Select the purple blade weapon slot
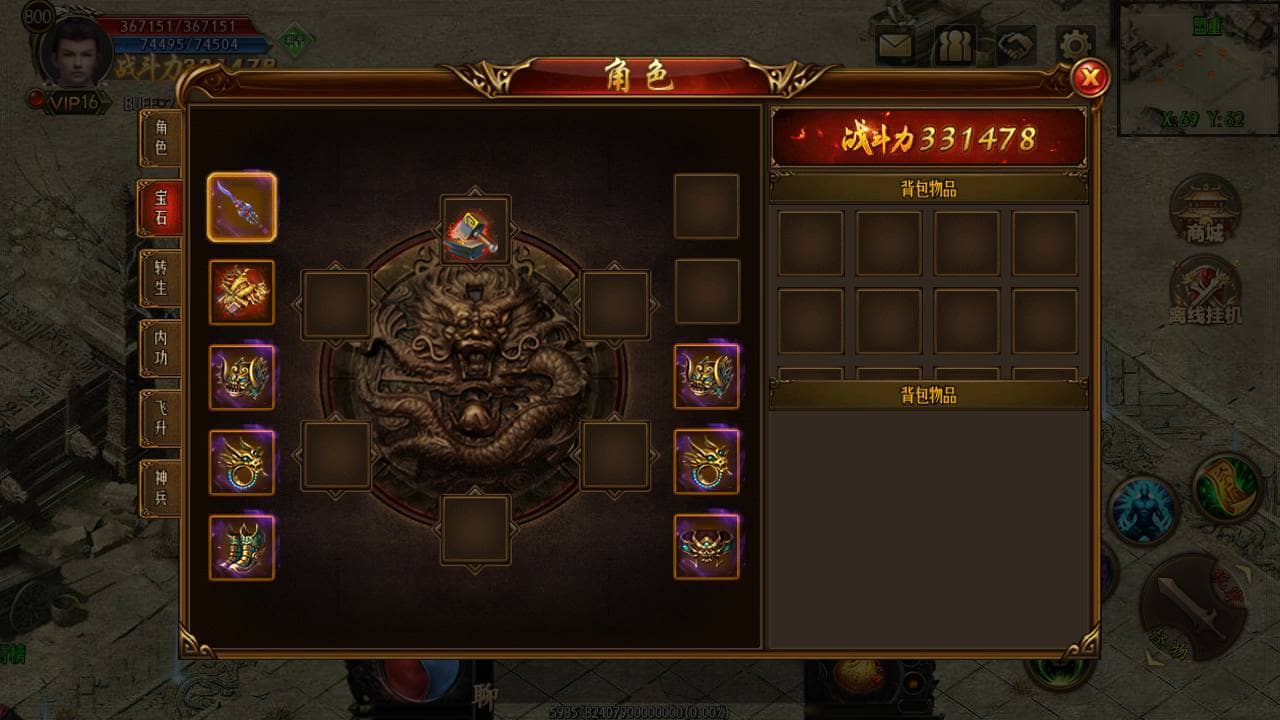 click(242, 207)
